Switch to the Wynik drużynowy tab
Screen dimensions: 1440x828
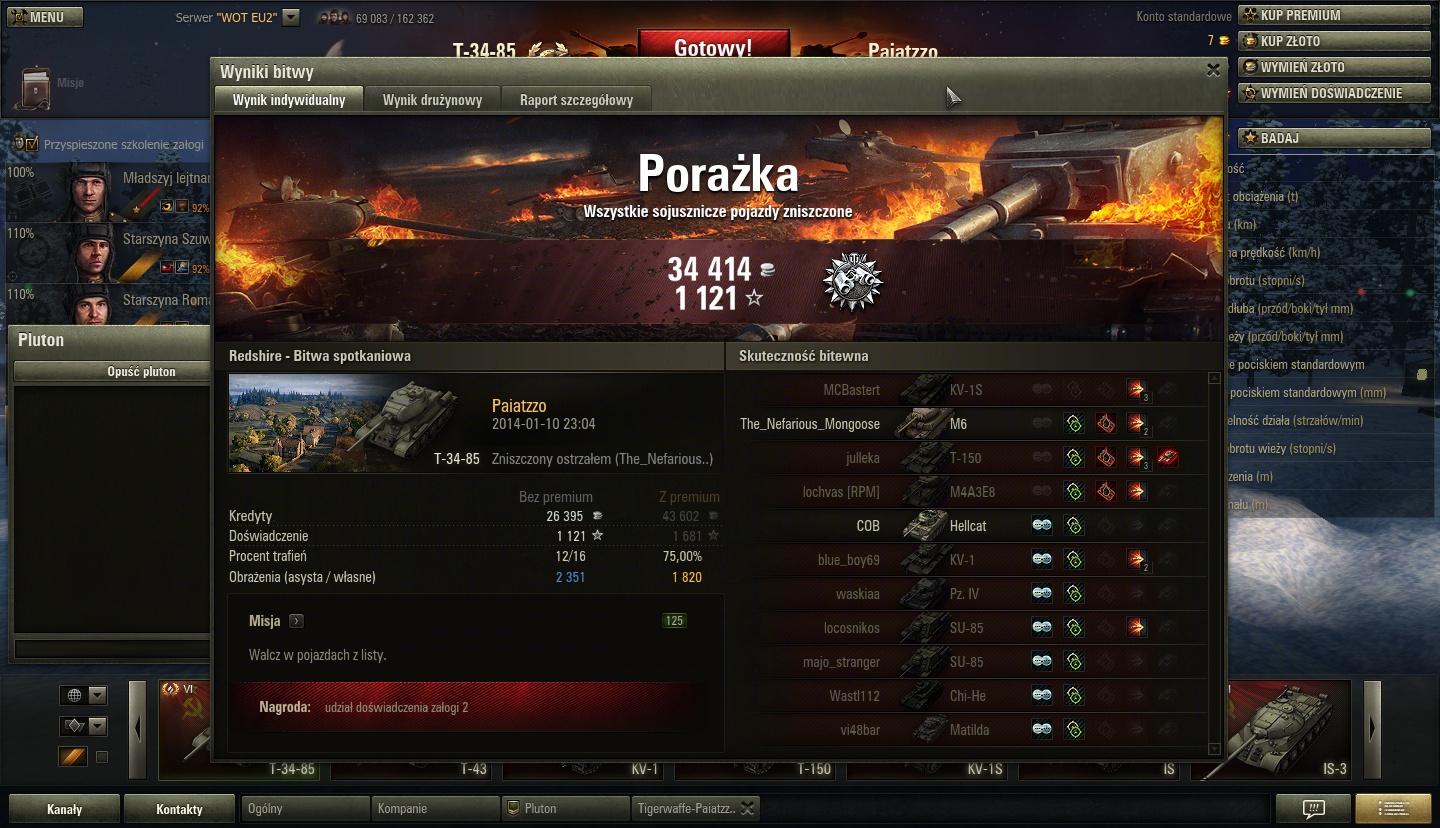432,99
